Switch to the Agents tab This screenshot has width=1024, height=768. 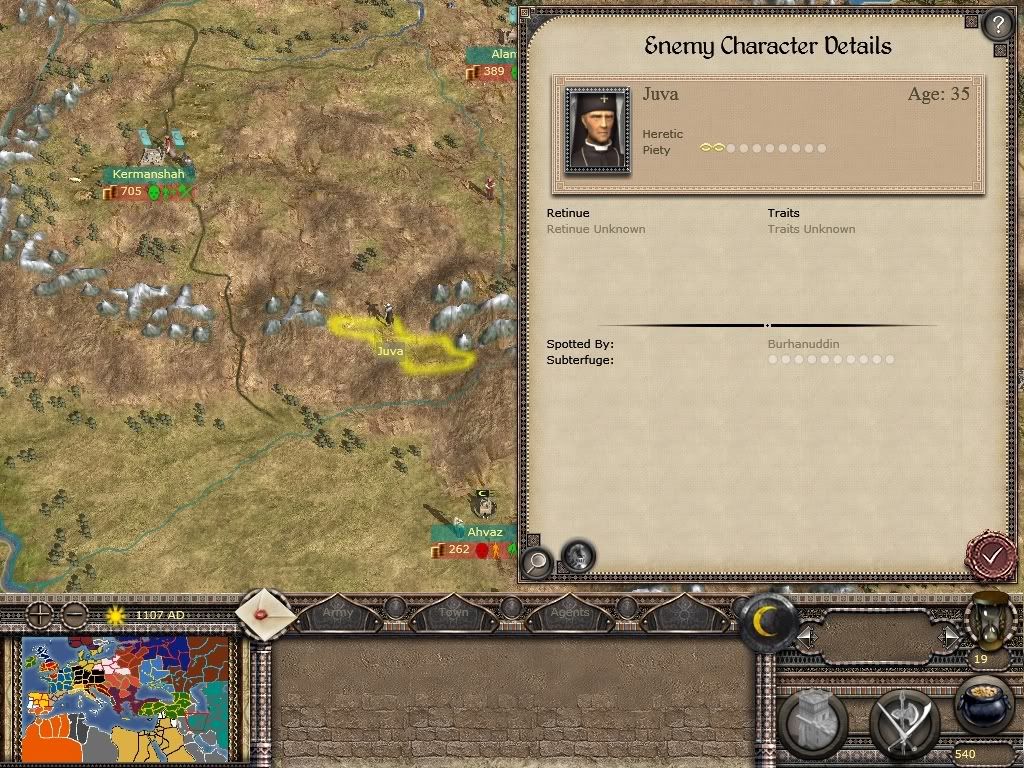(x=570, y=611)
